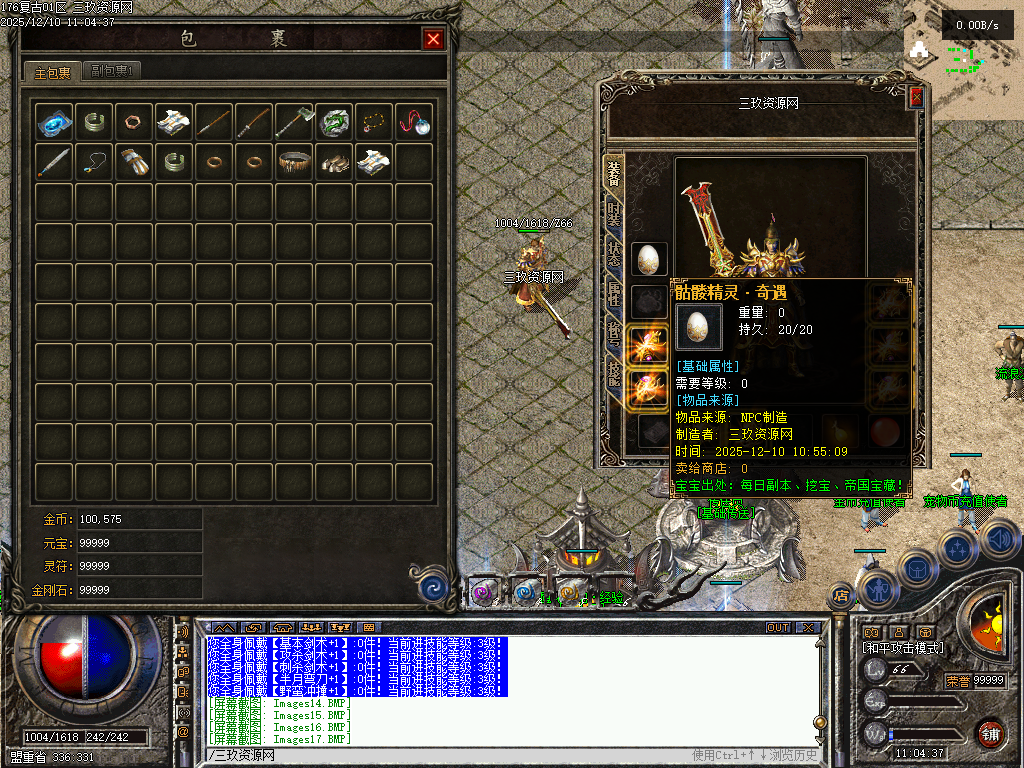This screenshot has height=768, width=1024.
Task: Click the character figure round HUD button
Action: [877, 589]
